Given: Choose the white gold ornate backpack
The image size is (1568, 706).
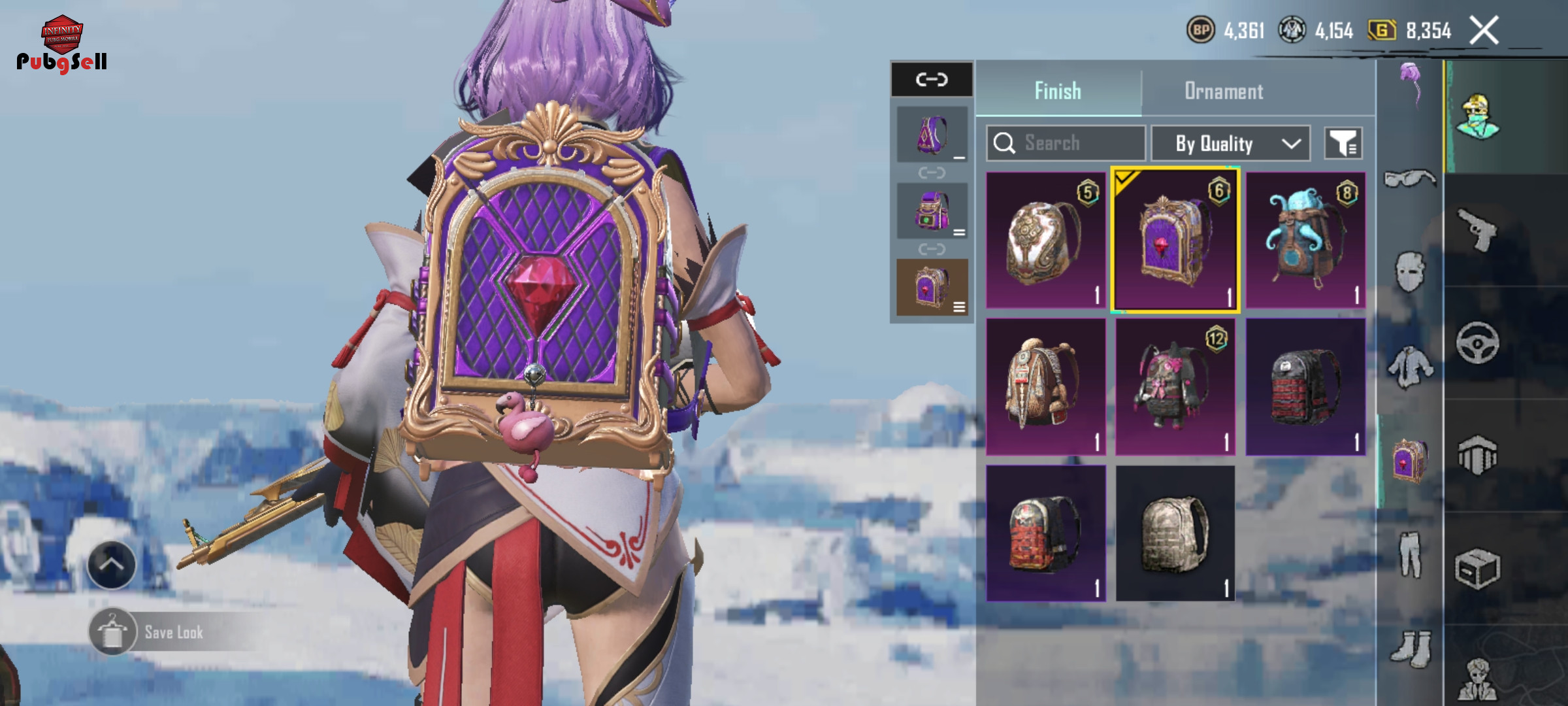Looking at the screenshot, I should pos(1045,240).
